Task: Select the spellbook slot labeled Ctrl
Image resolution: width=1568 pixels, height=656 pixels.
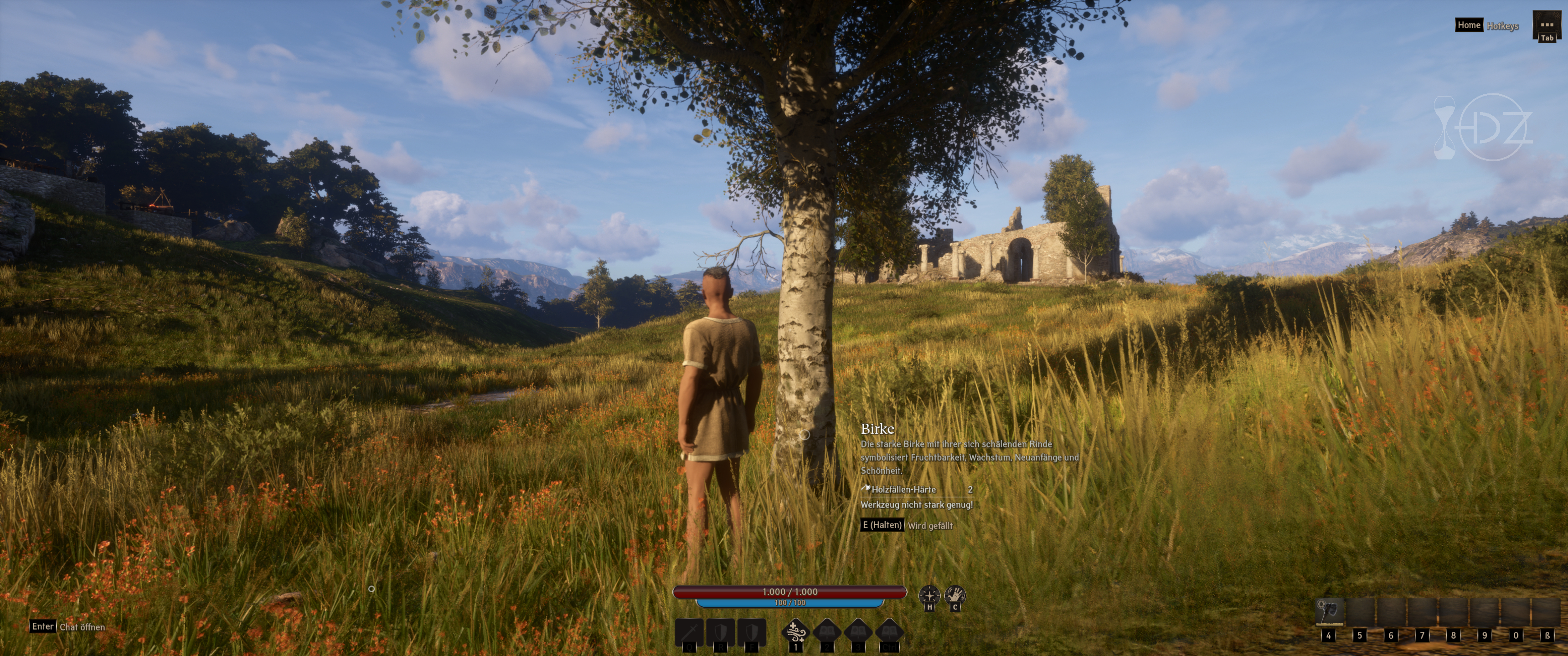Action: point(889,632)
